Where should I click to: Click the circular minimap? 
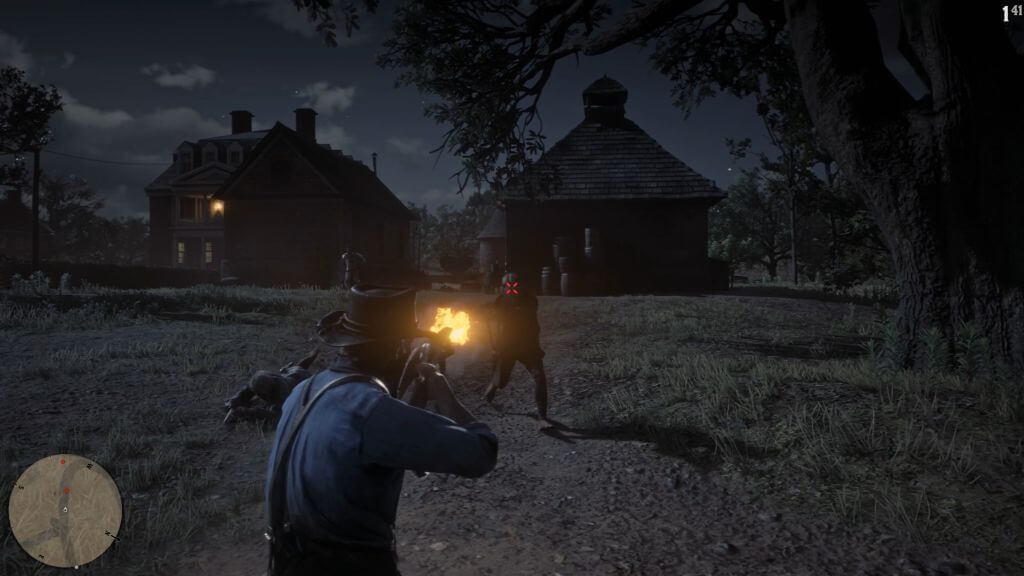[x=65, y=511]
